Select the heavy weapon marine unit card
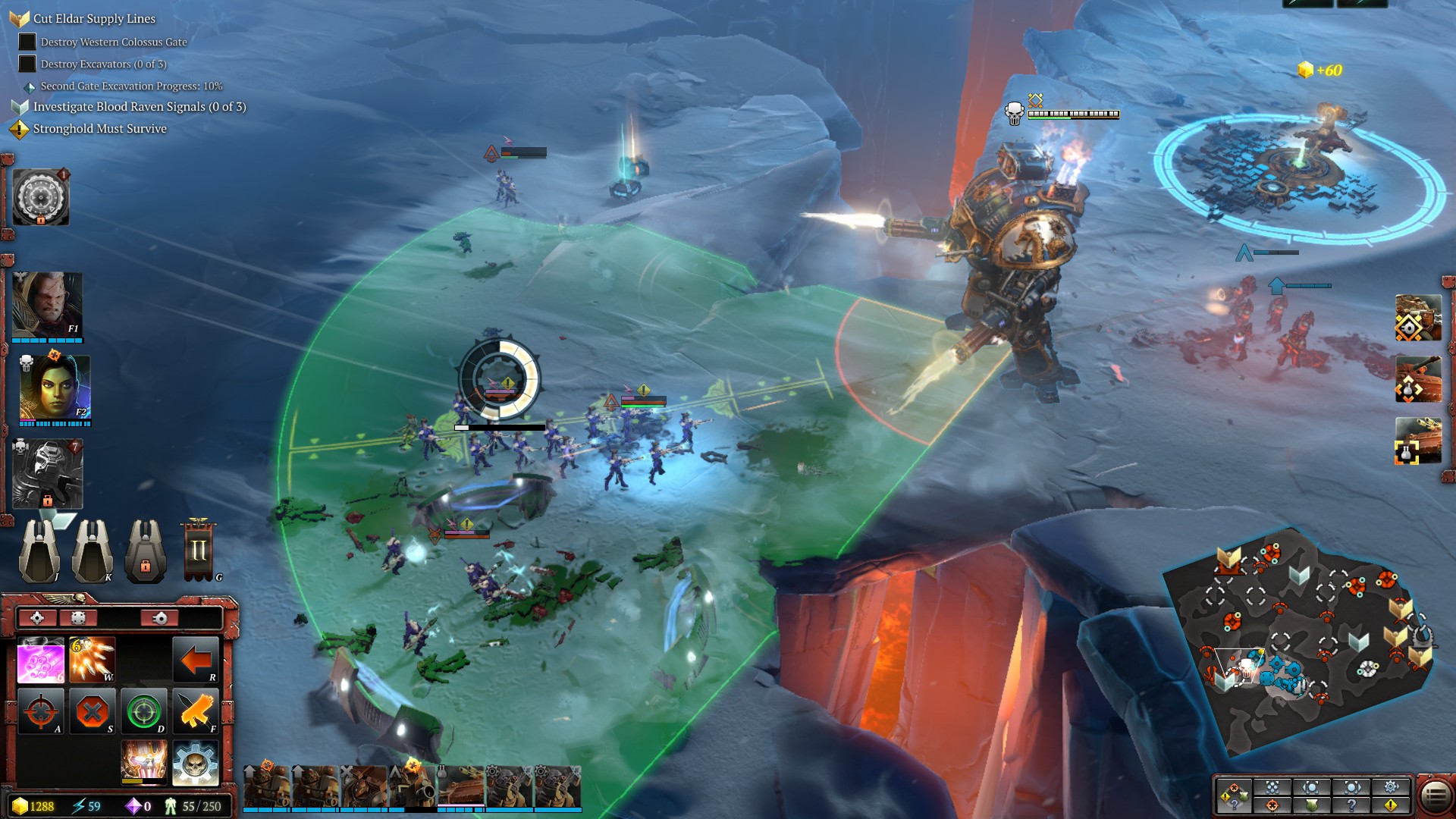The height and width of the screenshot is (819, 1456). (412, 786)
